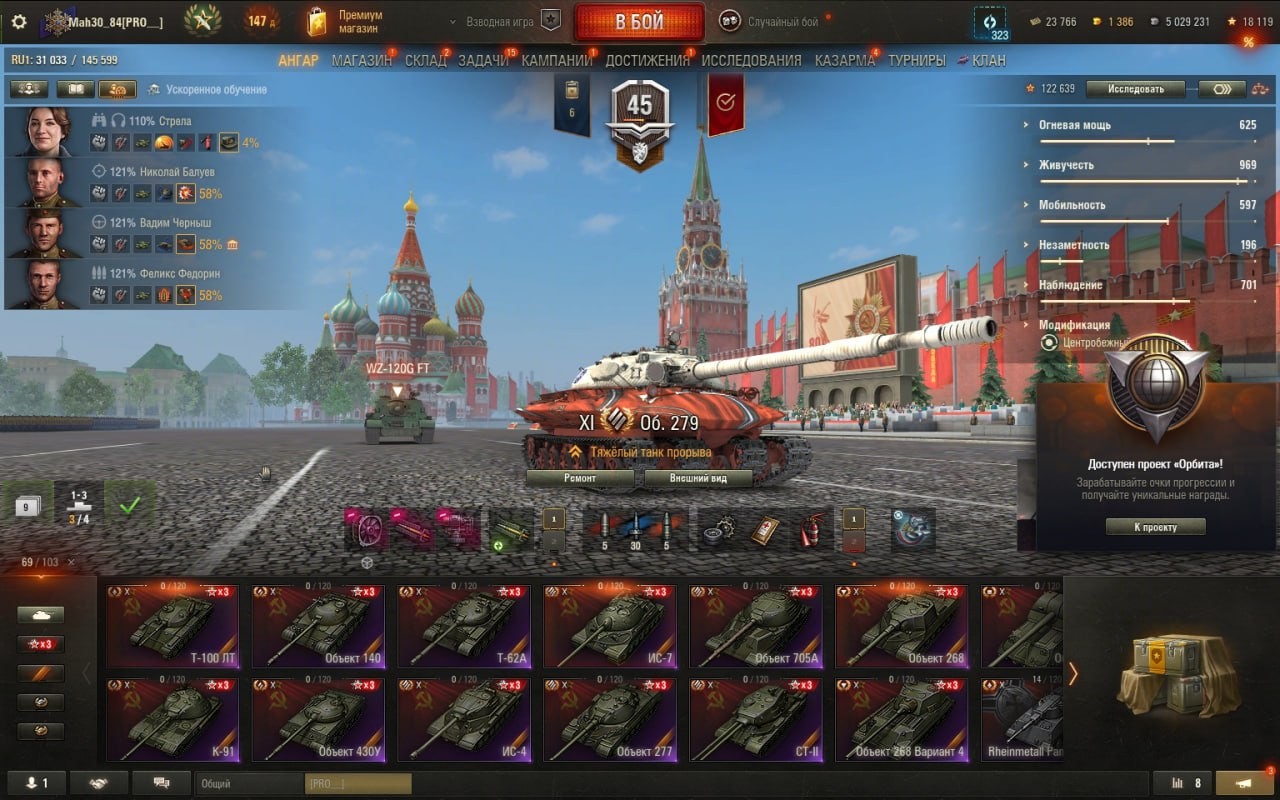Open the settings gear menu
1280x800 pixels.
(19, 22)
